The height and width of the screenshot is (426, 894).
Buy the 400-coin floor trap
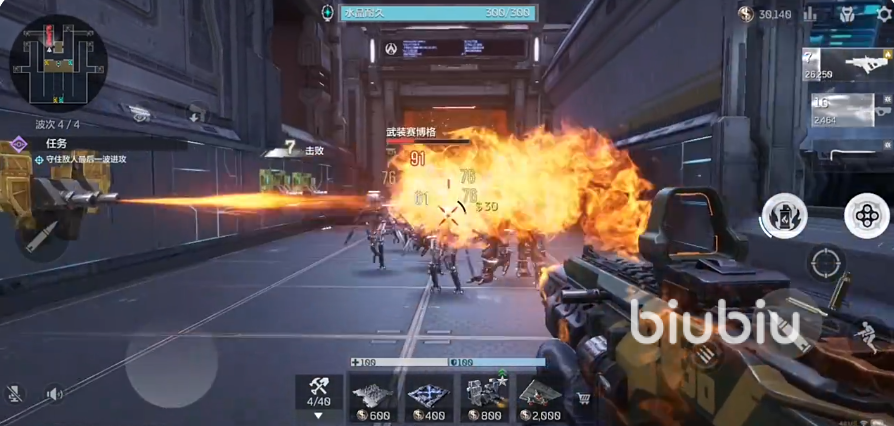pyautogui.click(x=429, y=398)
